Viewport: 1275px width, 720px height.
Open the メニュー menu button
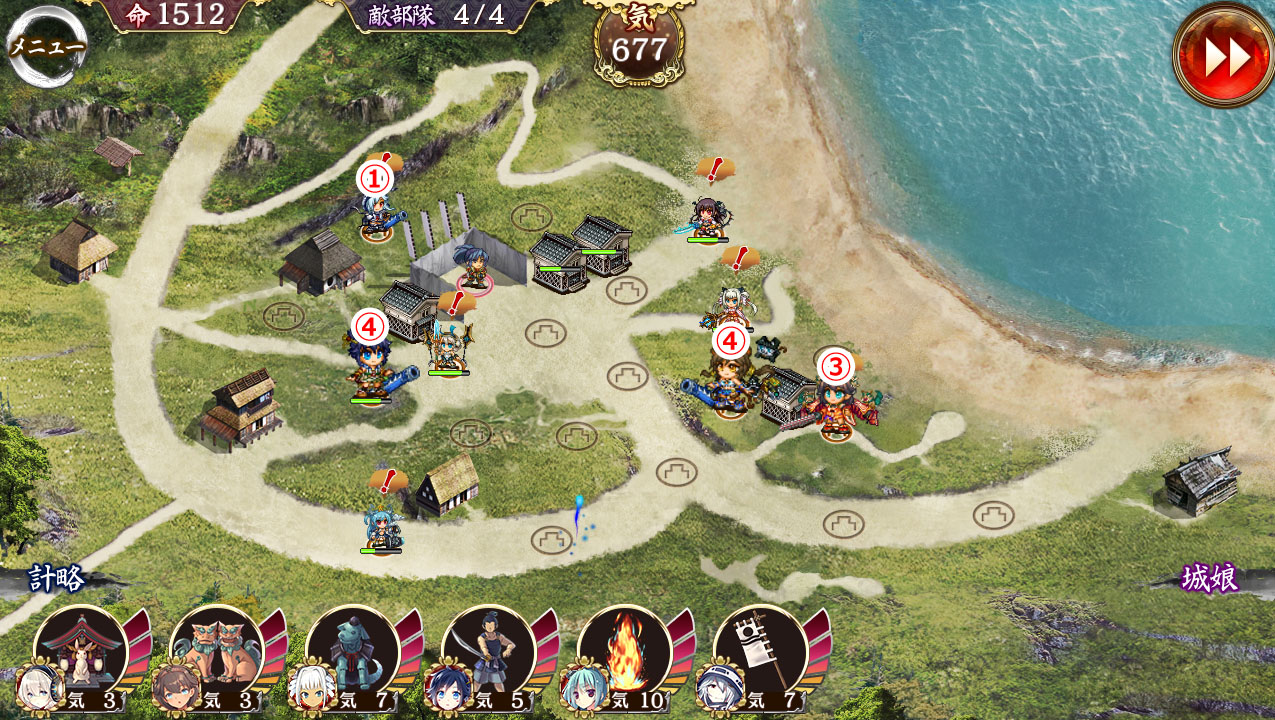[x=46, y=47]
